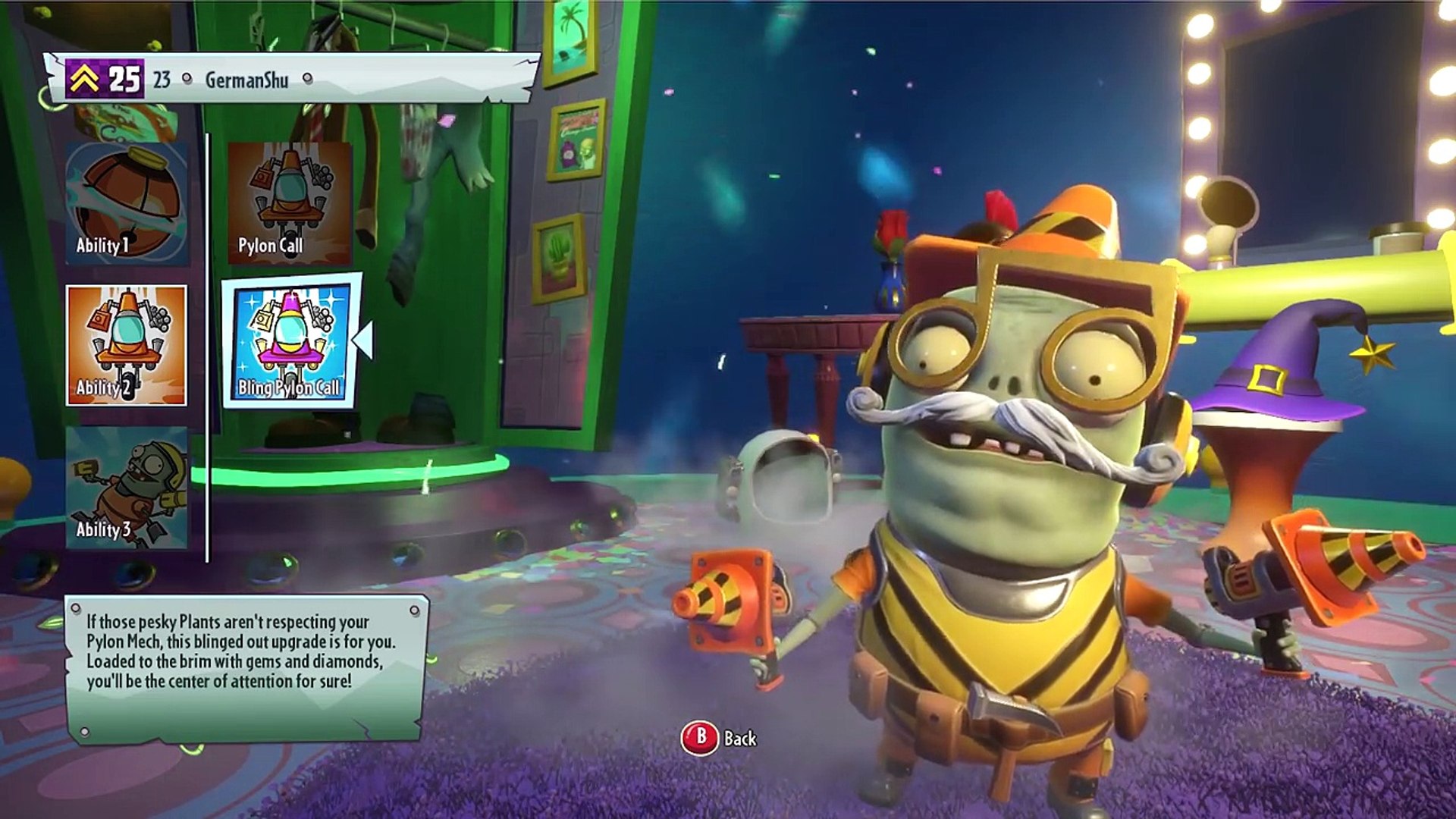Choose the Ability 3 slot
This screenshot has width=1456, height=819.
point(126,487)
